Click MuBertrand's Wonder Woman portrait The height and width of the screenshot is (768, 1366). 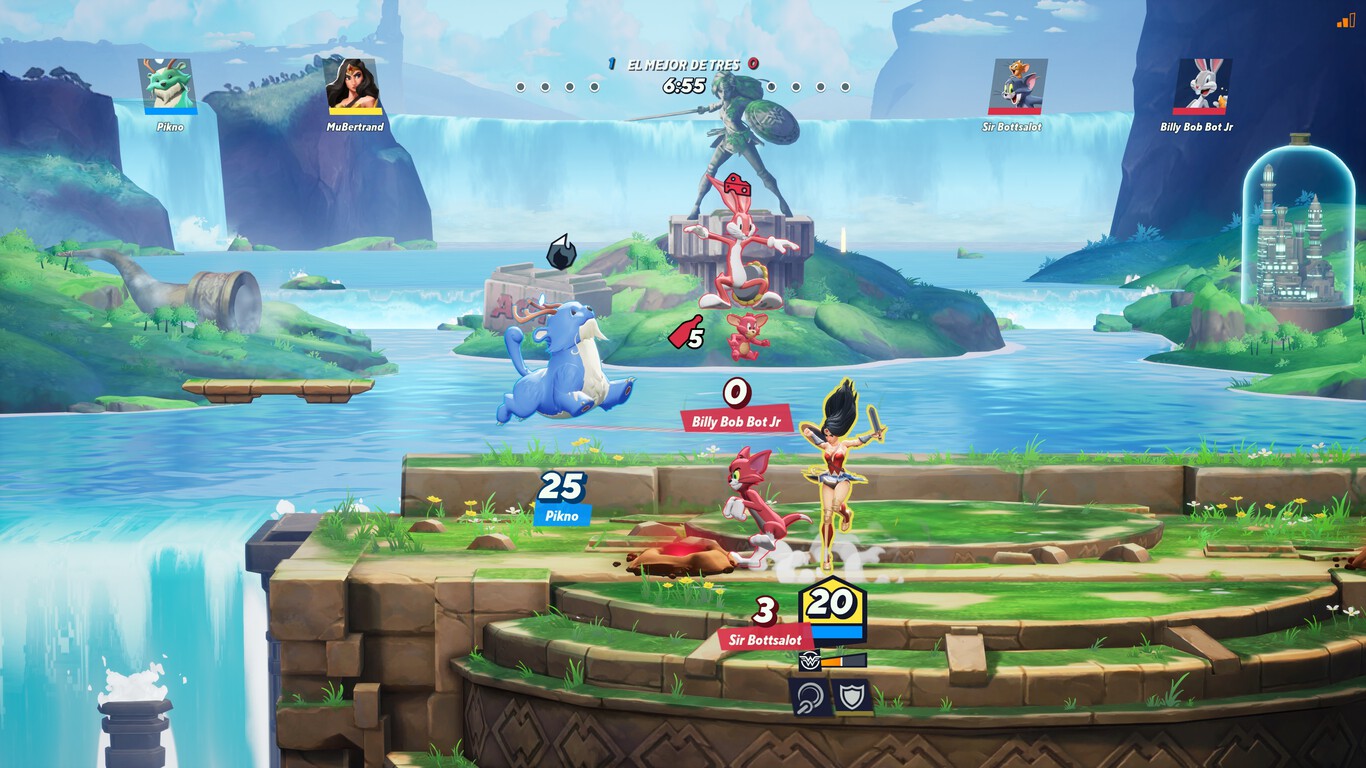(355, 85)
